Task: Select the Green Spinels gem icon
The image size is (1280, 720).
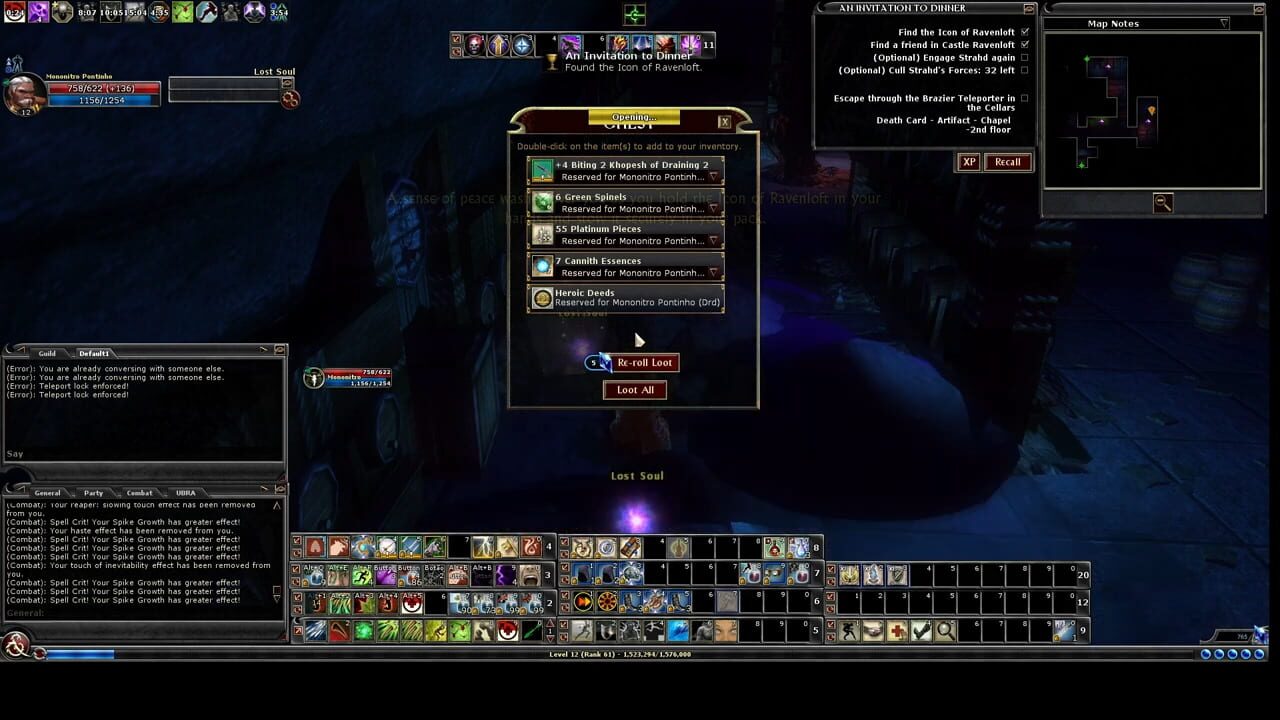Action: [x=541, y=201]
